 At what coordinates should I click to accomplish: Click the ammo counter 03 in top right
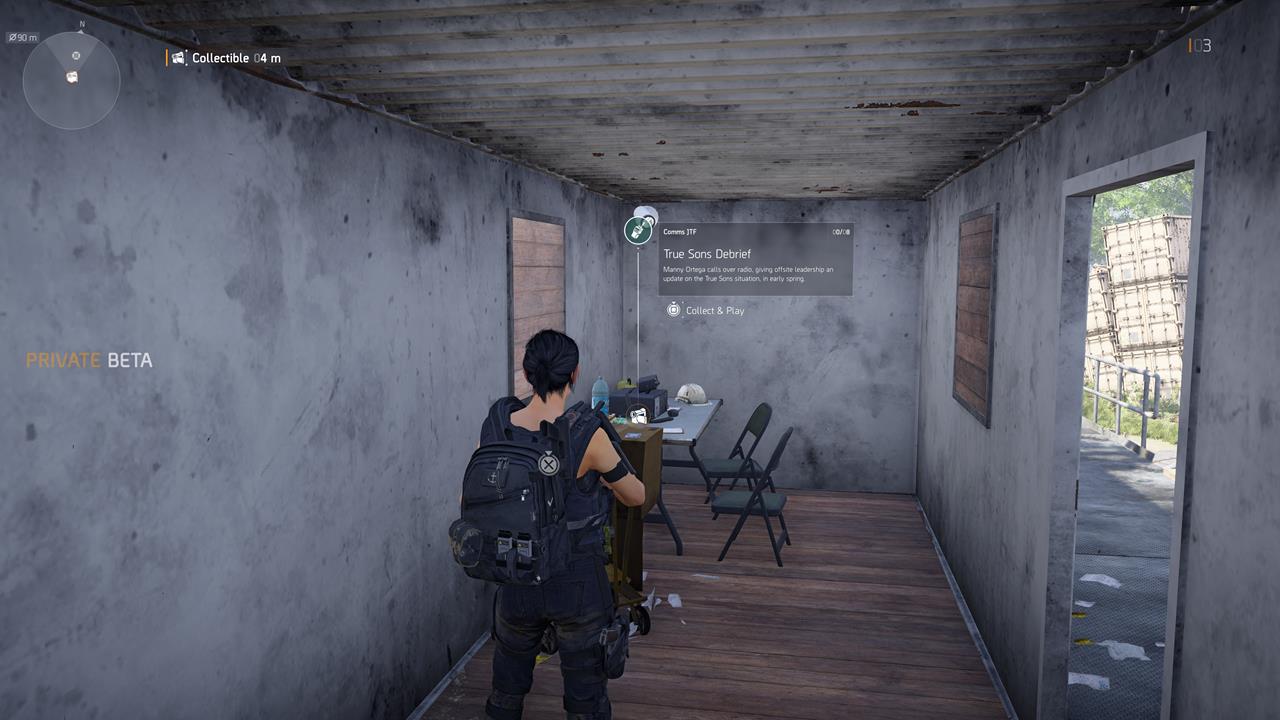1205,45
